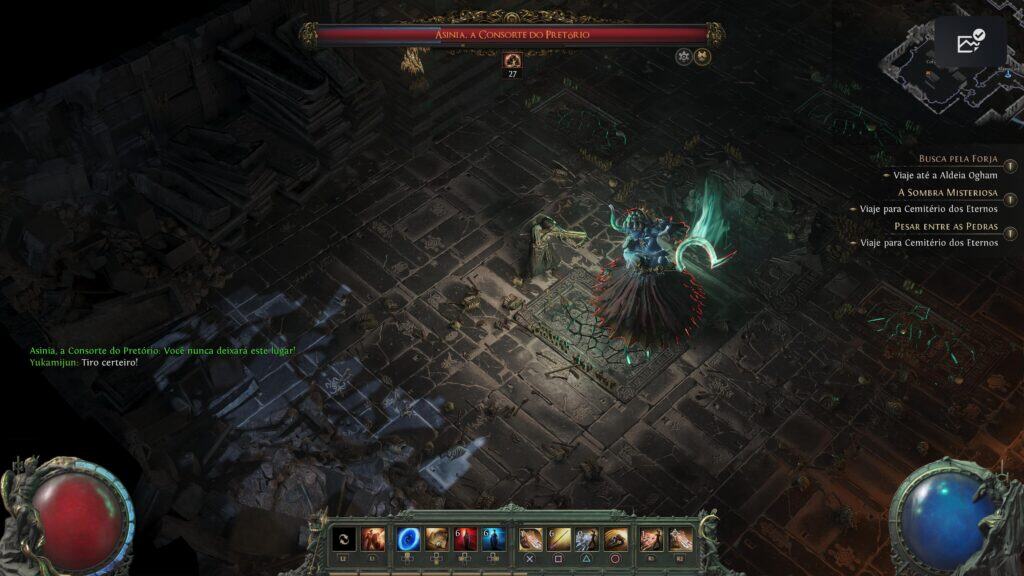Click the rightmost skill slot on hotbar
Image resolution: width=1024 pixels, height=576 pixels.
coord(680,539)
